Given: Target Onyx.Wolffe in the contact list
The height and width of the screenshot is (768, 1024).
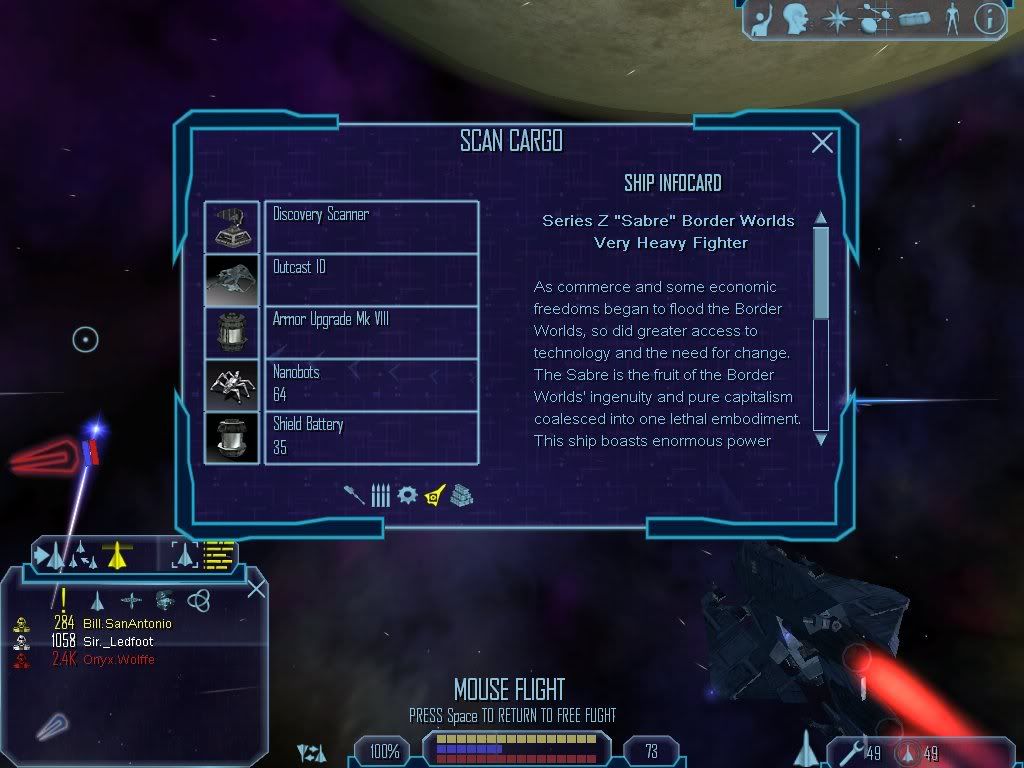Looking at the screenshot, I should point(118,660).
